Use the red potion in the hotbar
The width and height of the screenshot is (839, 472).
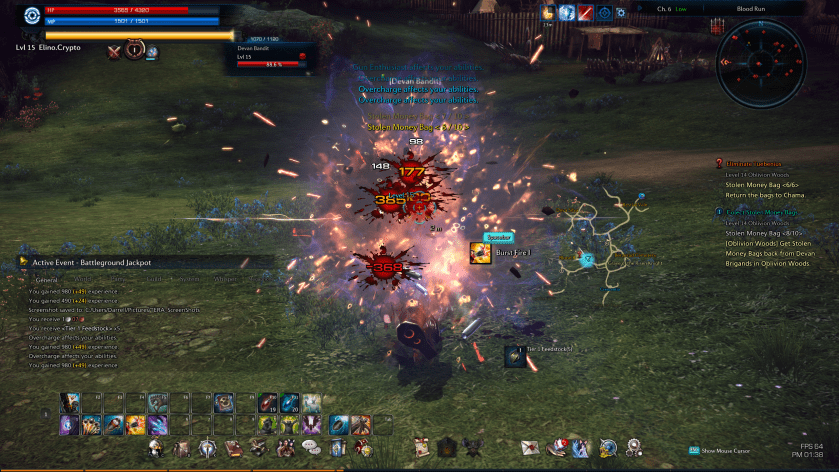click(x=267, y=403)
